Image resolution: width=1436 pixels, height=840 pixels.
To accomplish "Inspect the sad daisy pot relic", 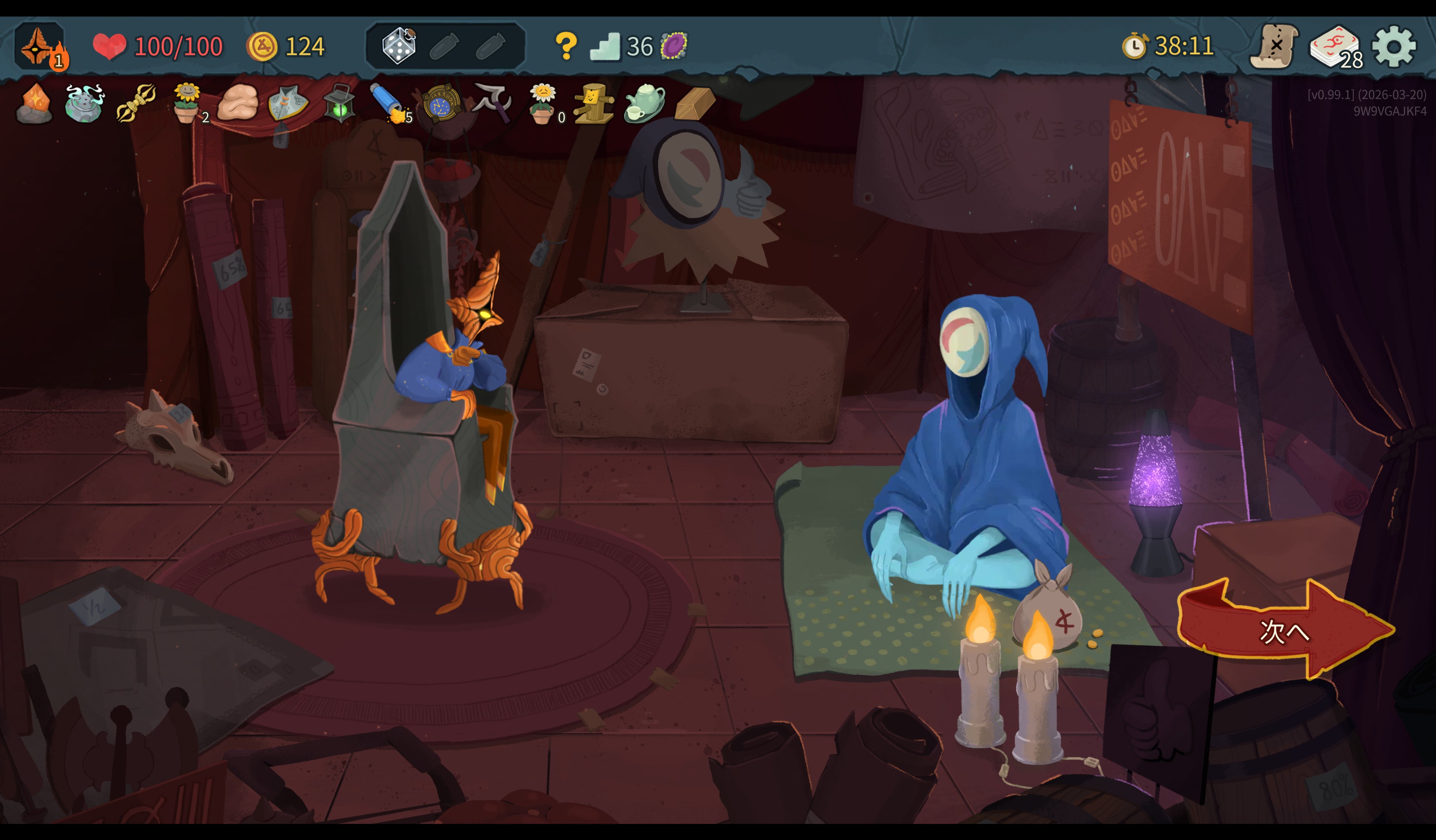I will click(x=542, y=104).
